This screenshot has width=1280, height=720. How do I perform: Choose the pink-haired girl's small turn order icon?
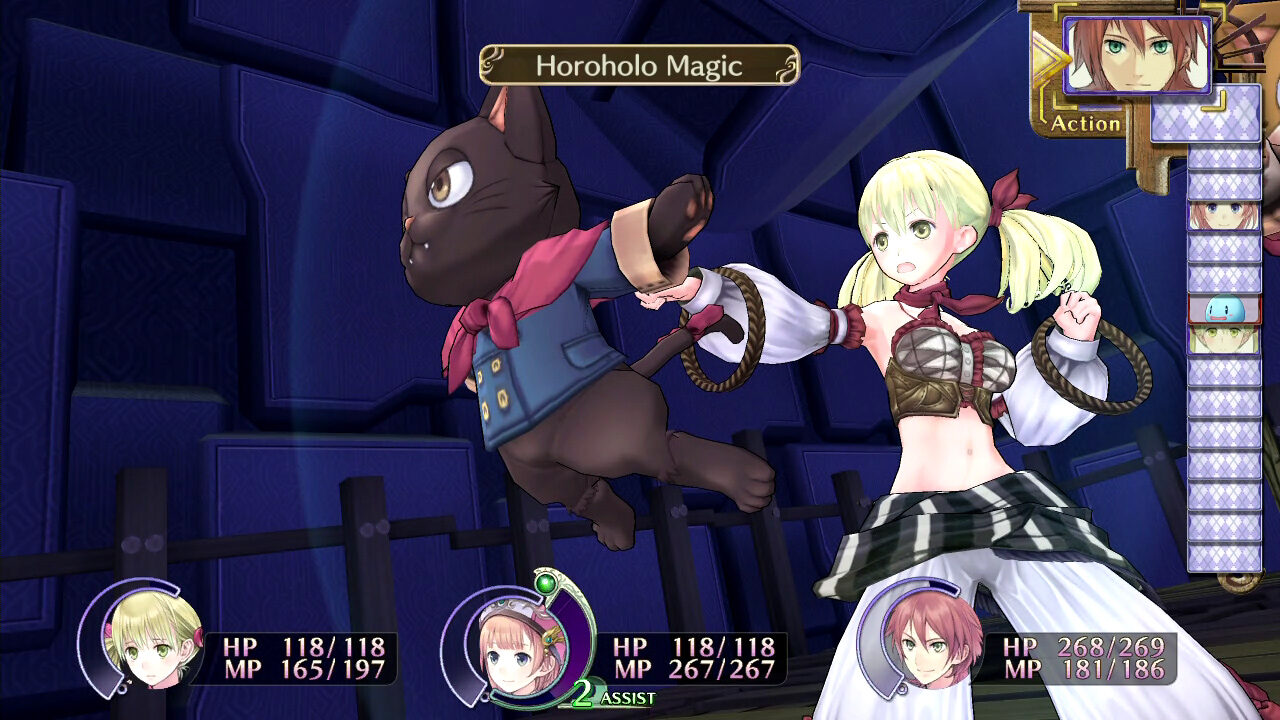coord(1224,216)
